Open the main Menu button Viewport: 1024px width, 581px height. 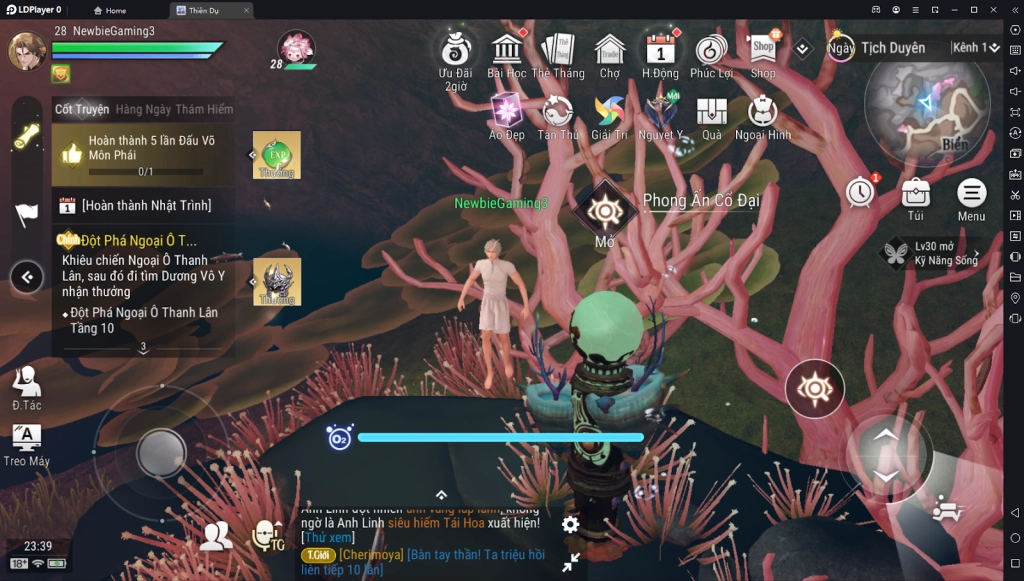click(x=971, y=195)
